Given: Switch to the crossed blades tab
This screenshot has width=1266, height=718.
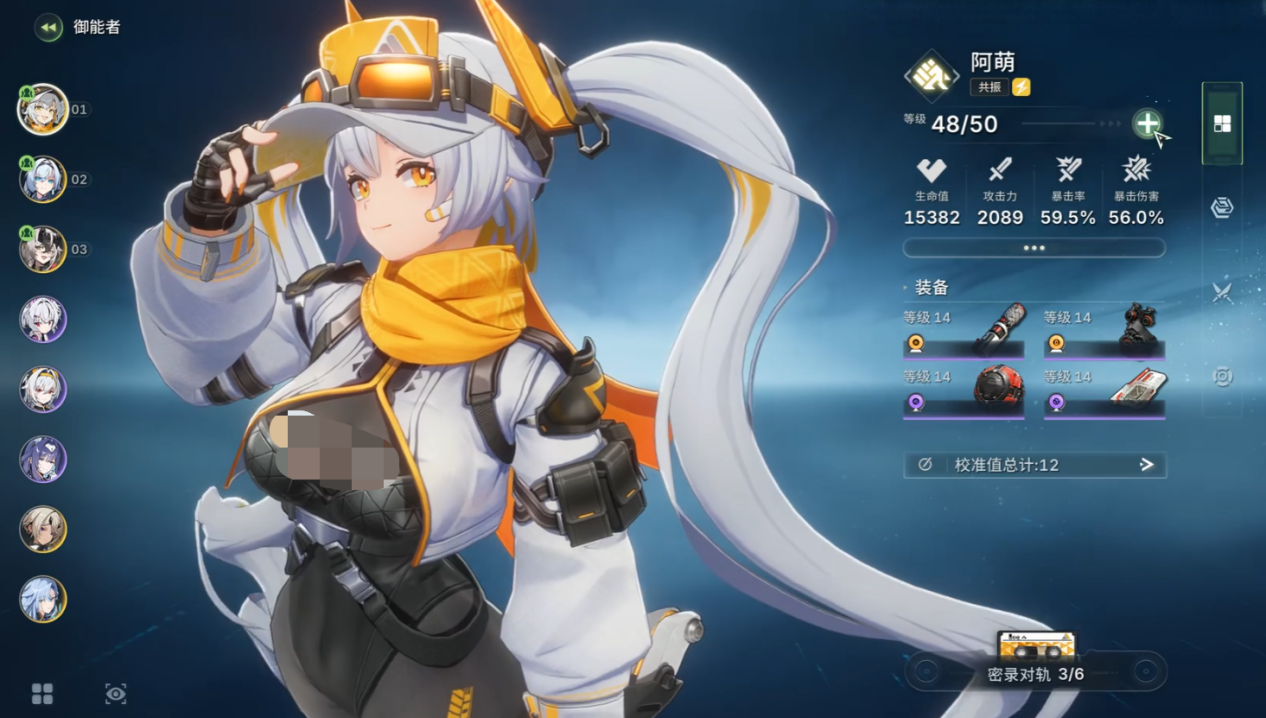Looking at the screenshot, I should click(x=1222, y=292).
